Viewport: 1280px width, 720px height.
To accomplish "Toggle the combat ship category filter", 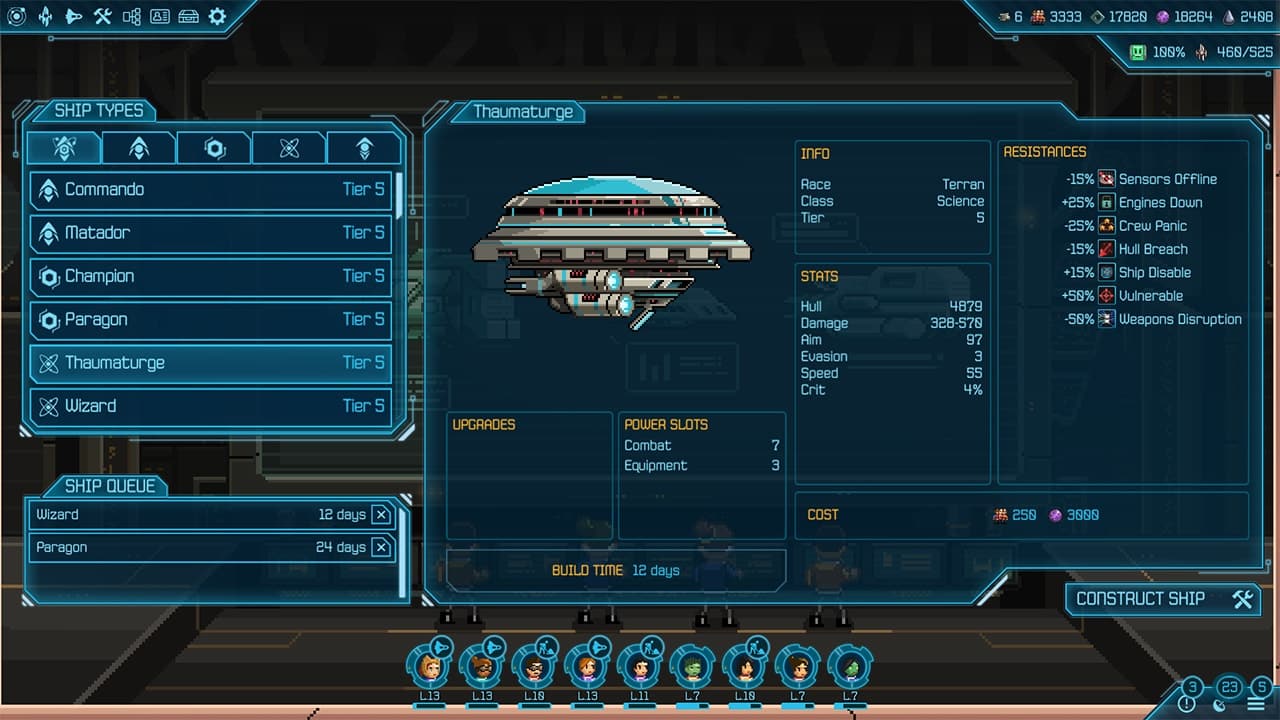I will (138, 147).
